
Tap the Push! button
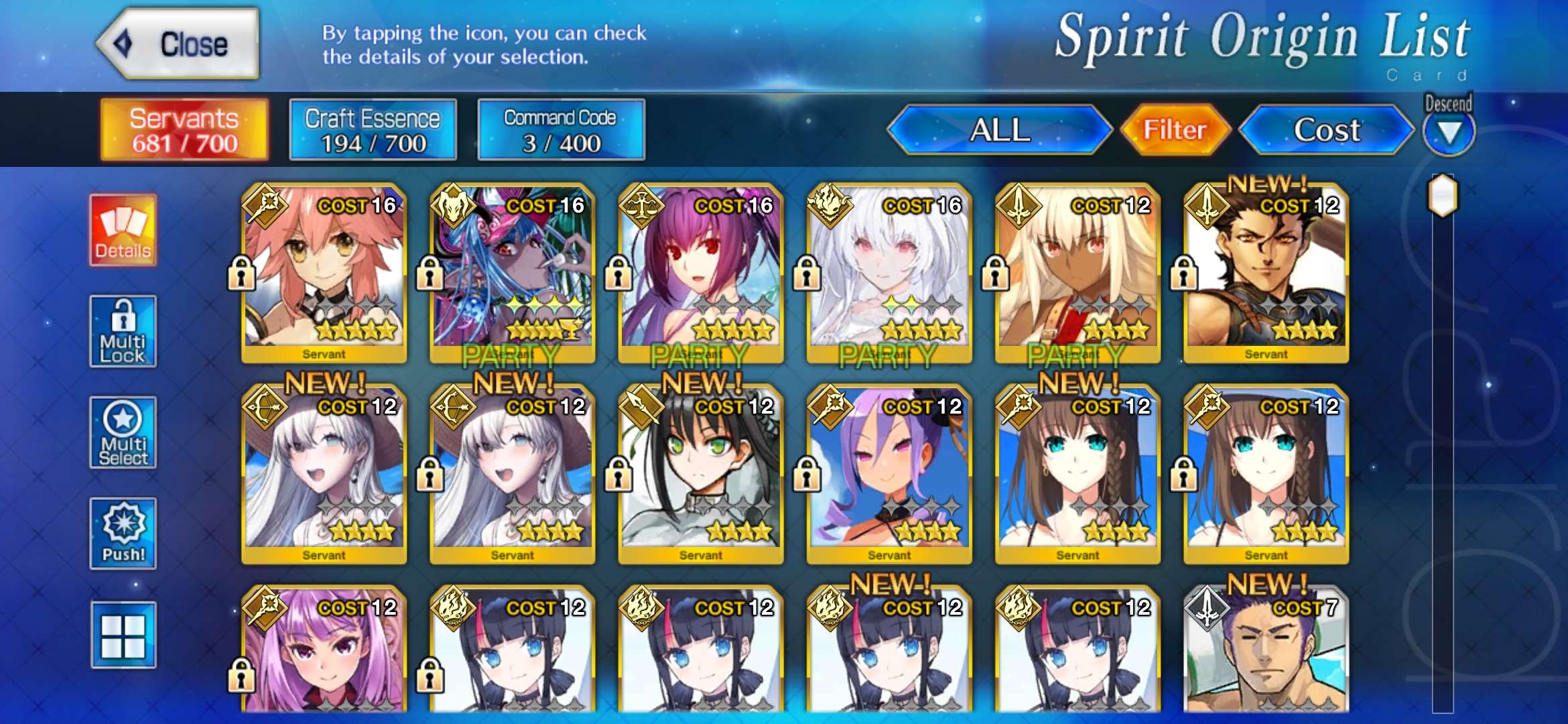point(123,534)
